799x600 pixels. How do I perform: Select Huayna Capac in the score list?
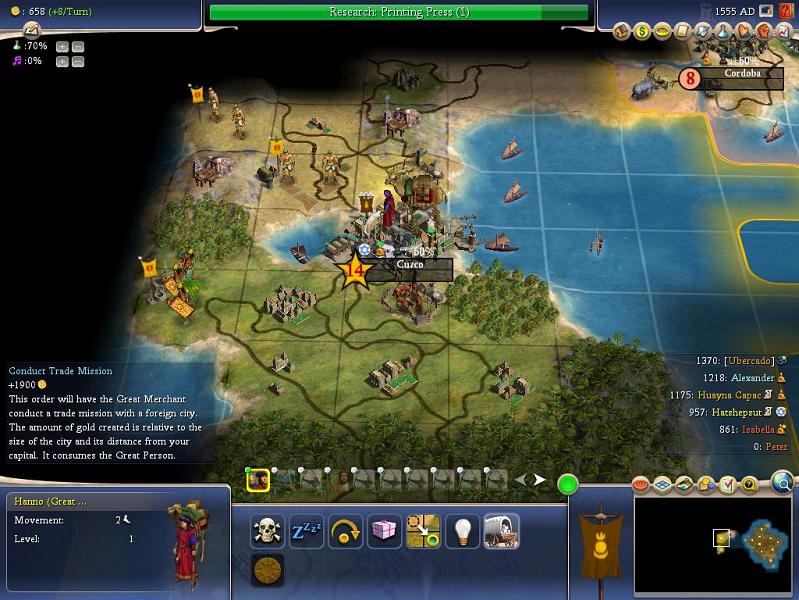[736, 395]
